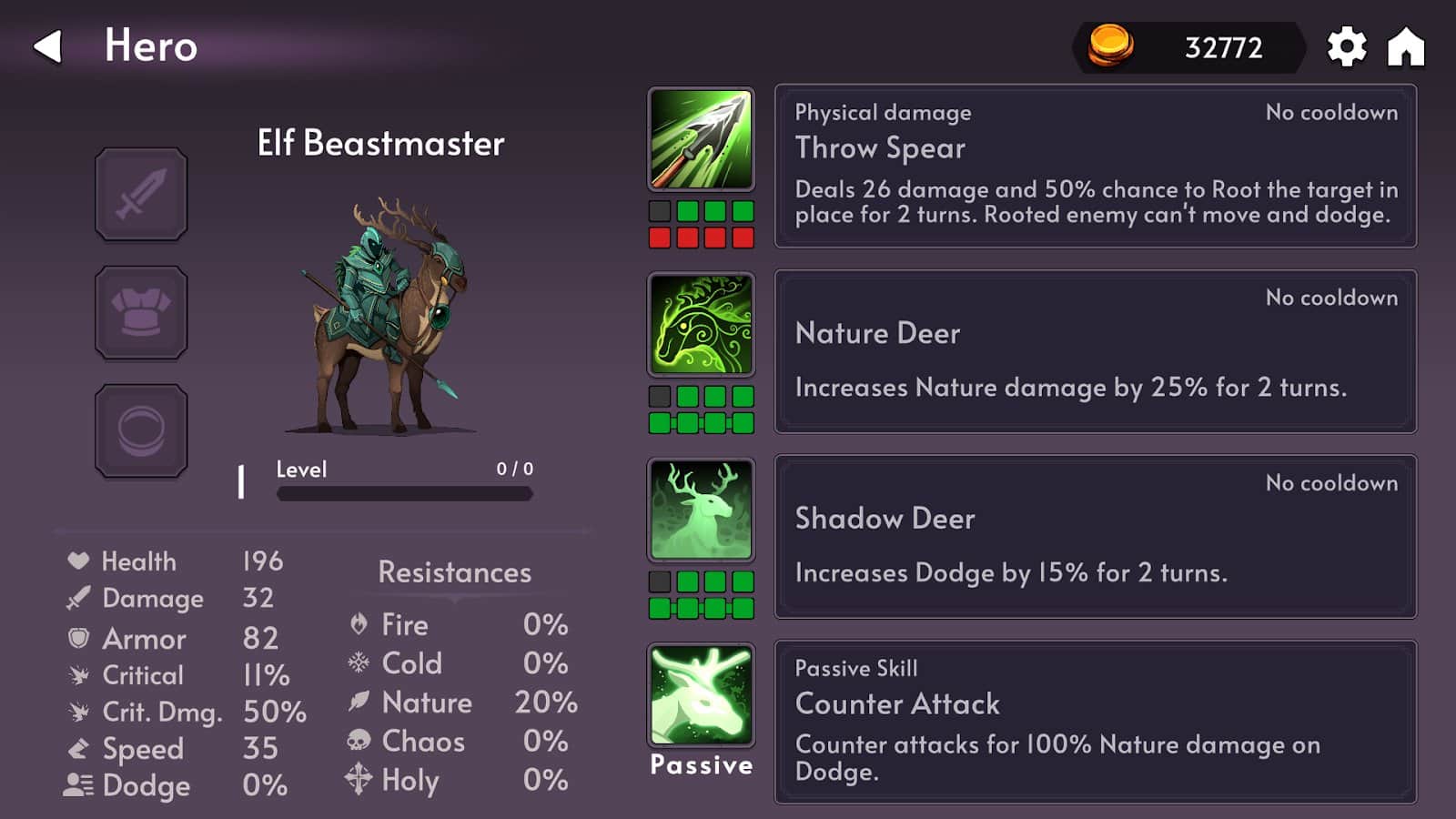Select the Counter Attack passive icon

(x=701, y=695)
